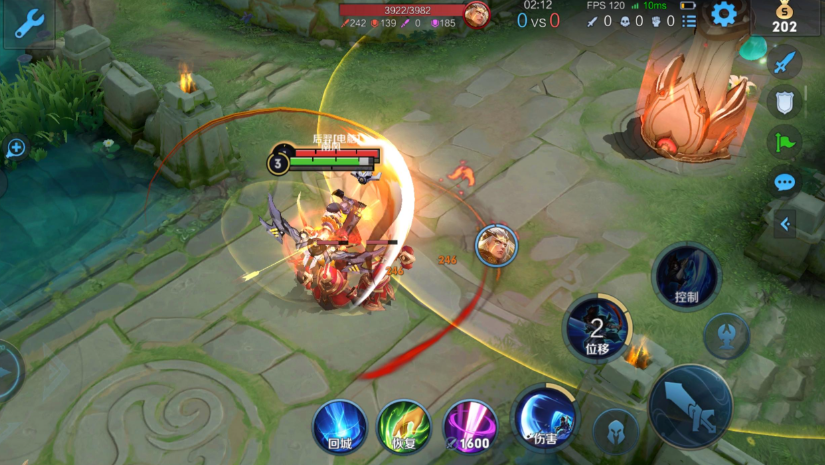Click the wrench tool icon

click(x=27, y=23)
